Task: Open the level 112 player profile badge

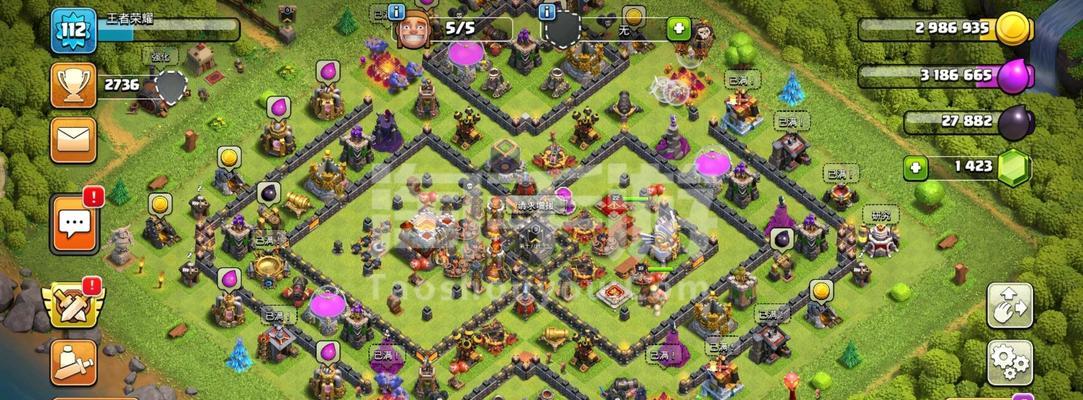Action: [74, 28]
